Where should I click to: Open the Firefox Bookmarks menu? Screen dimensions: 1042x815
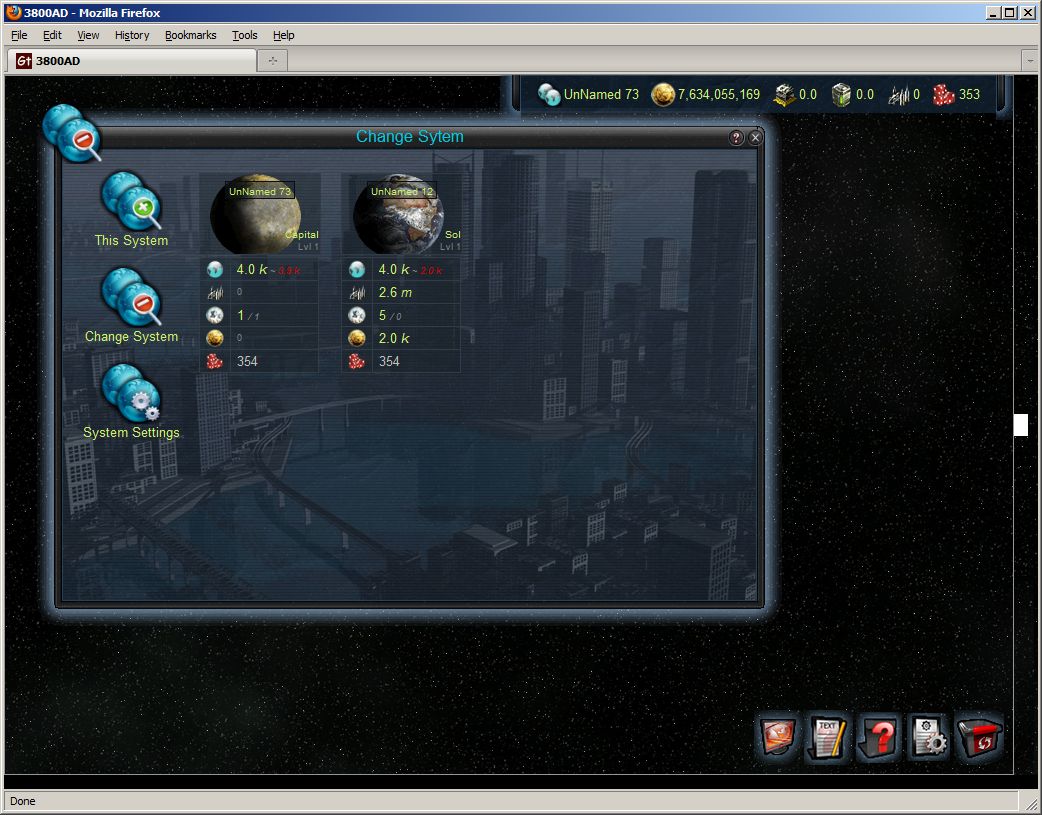click(x=190, y=35)
